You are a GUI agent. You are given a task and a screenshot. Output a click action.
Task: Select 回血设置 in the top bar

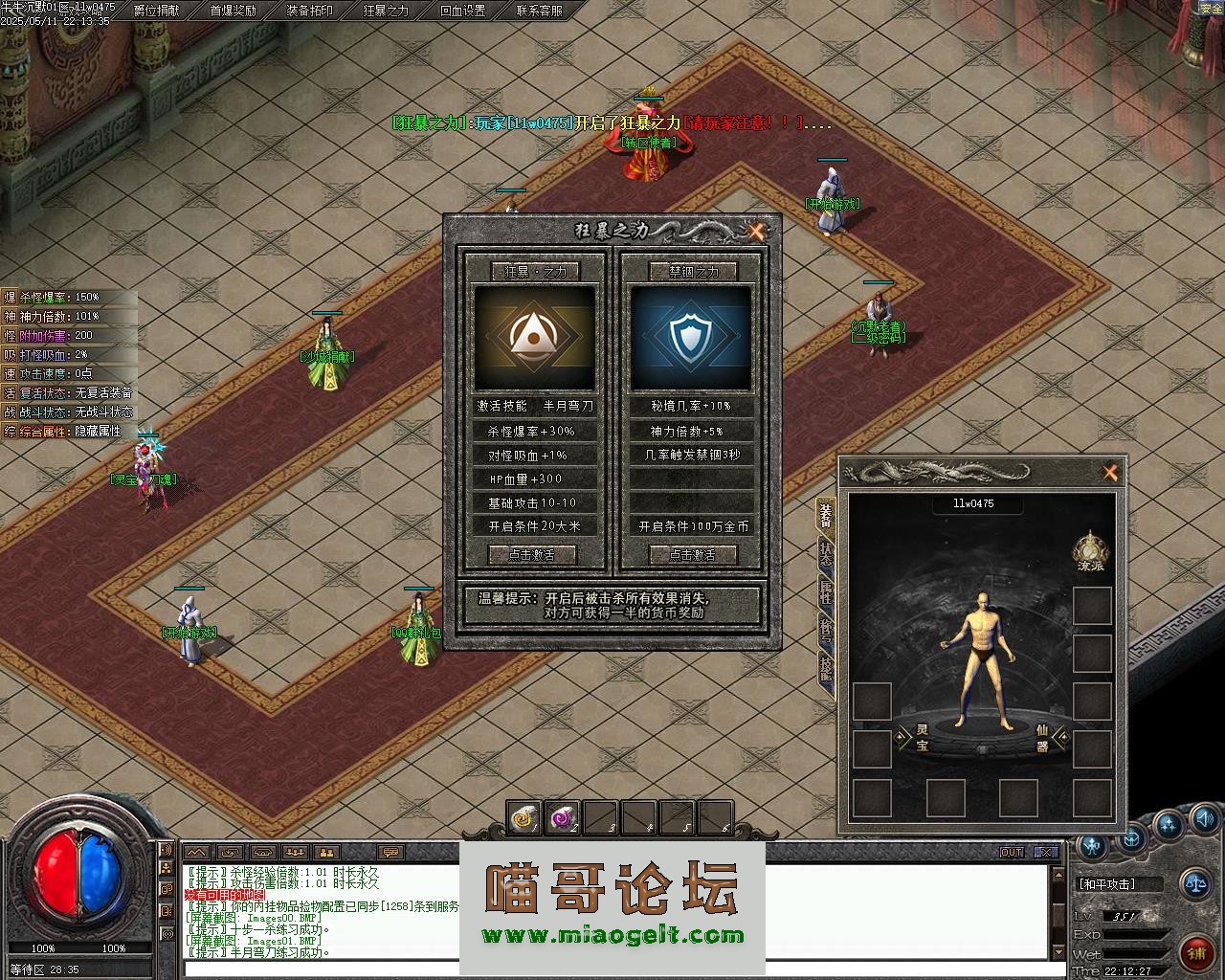[x=462, y=11]
